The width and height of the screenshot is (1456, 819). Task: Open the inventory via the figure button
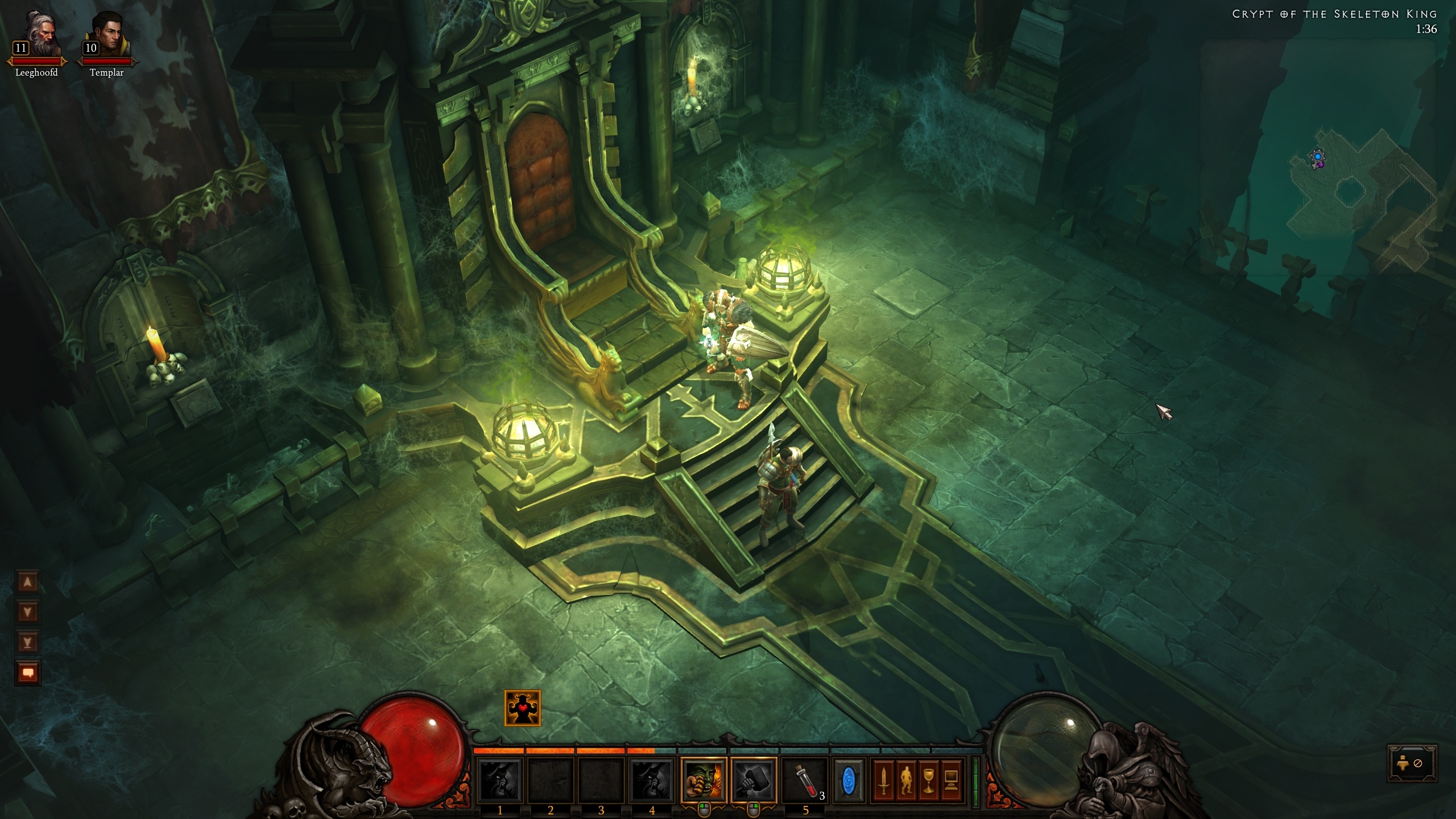905,780
